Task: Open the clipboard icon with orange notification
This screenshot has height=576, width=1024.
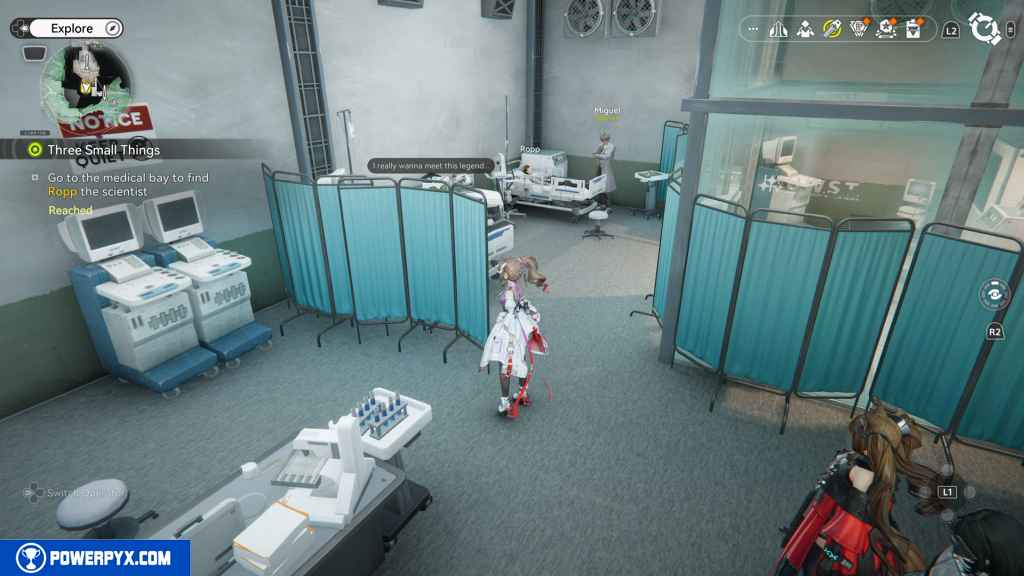Action: pyautogui.click(x=912, y=29)
